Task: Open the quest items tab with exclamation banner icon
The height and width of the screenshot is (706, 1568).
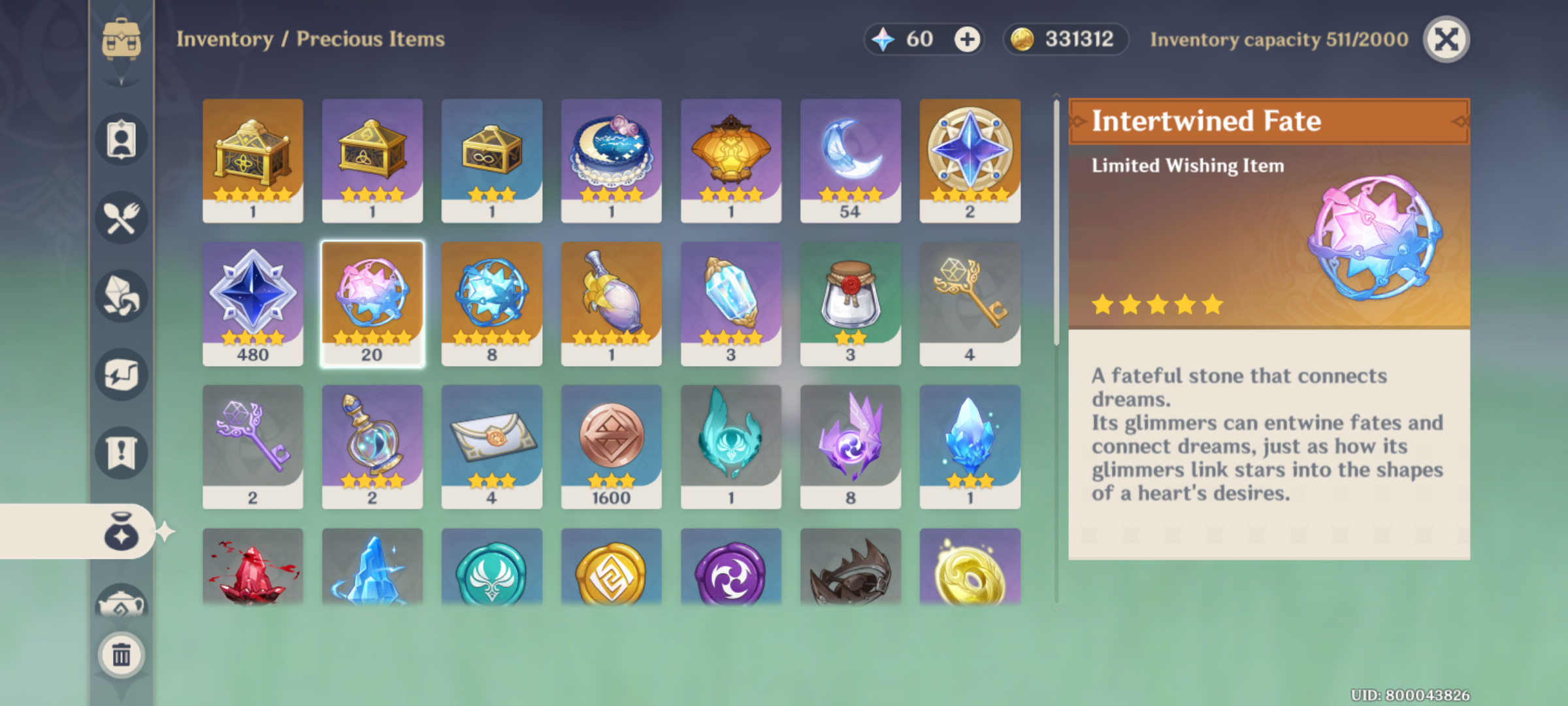Action: pos(121,451)
